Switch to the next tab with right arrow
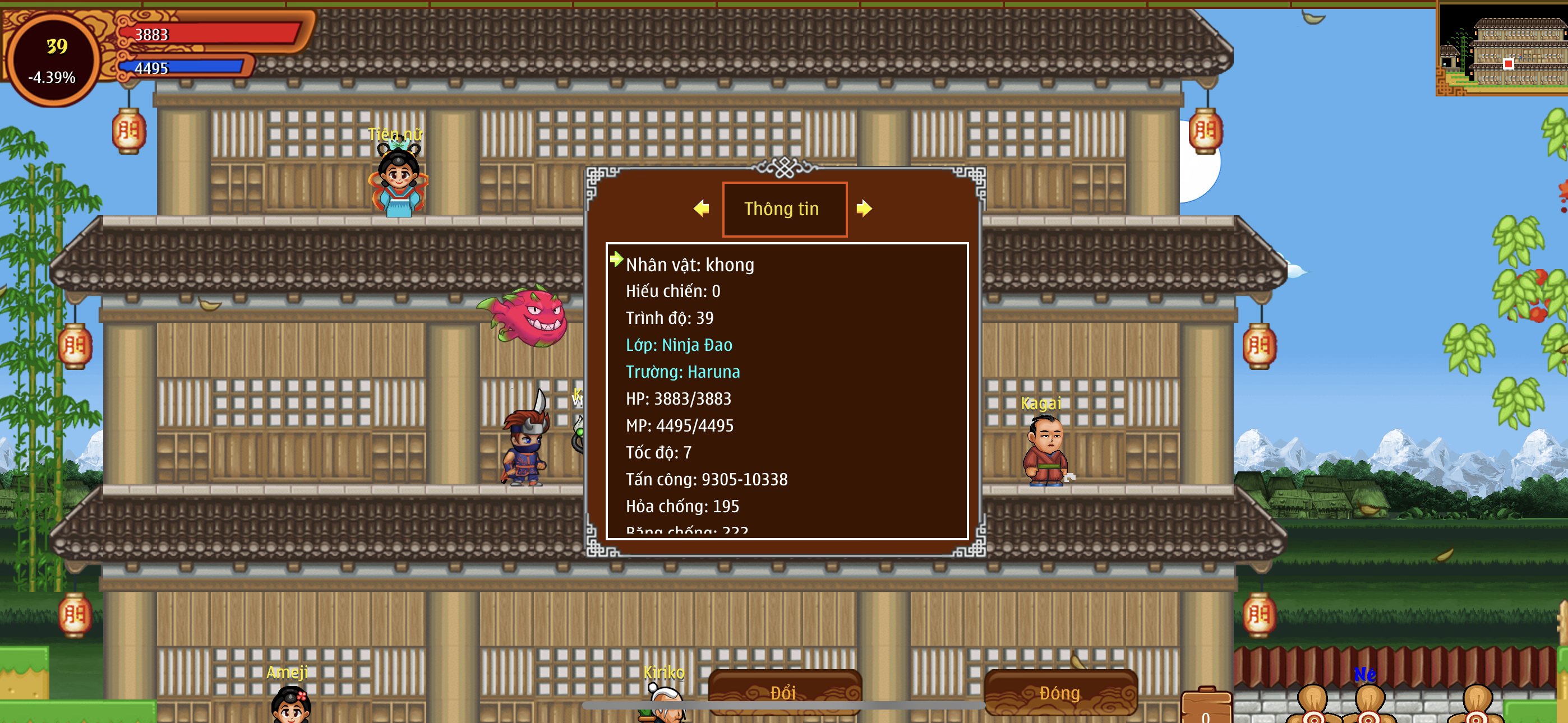The width and height of the screenshot is (1568, 723). click(x=864, y=208)
